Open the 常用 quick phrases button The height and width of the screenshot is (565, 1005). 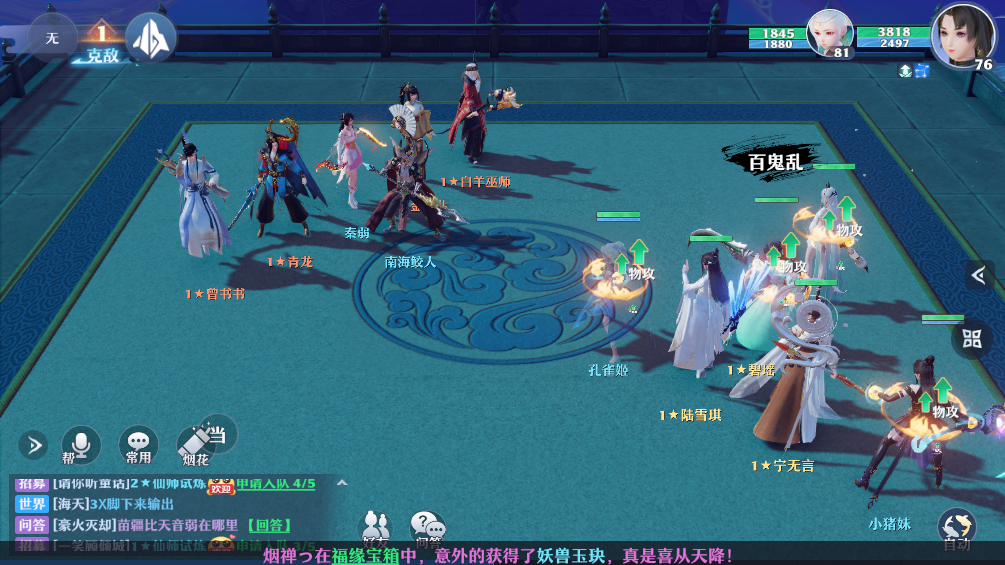tap(138, 445)
